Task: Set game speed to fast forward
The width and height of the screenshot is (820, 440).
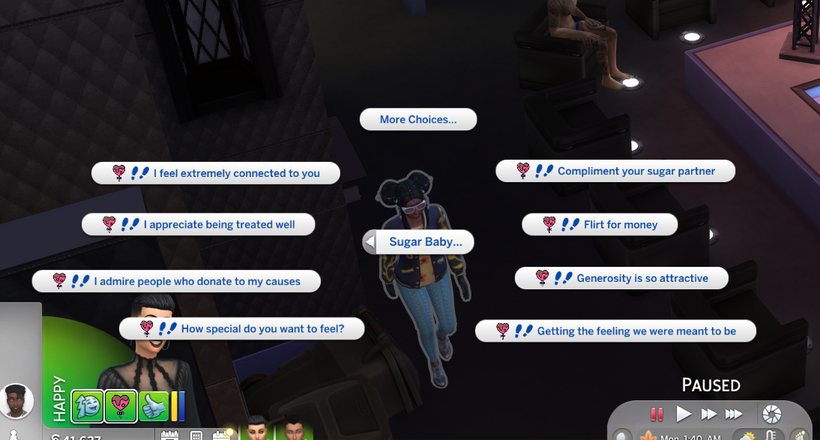Action: click(x=709, y=413)
